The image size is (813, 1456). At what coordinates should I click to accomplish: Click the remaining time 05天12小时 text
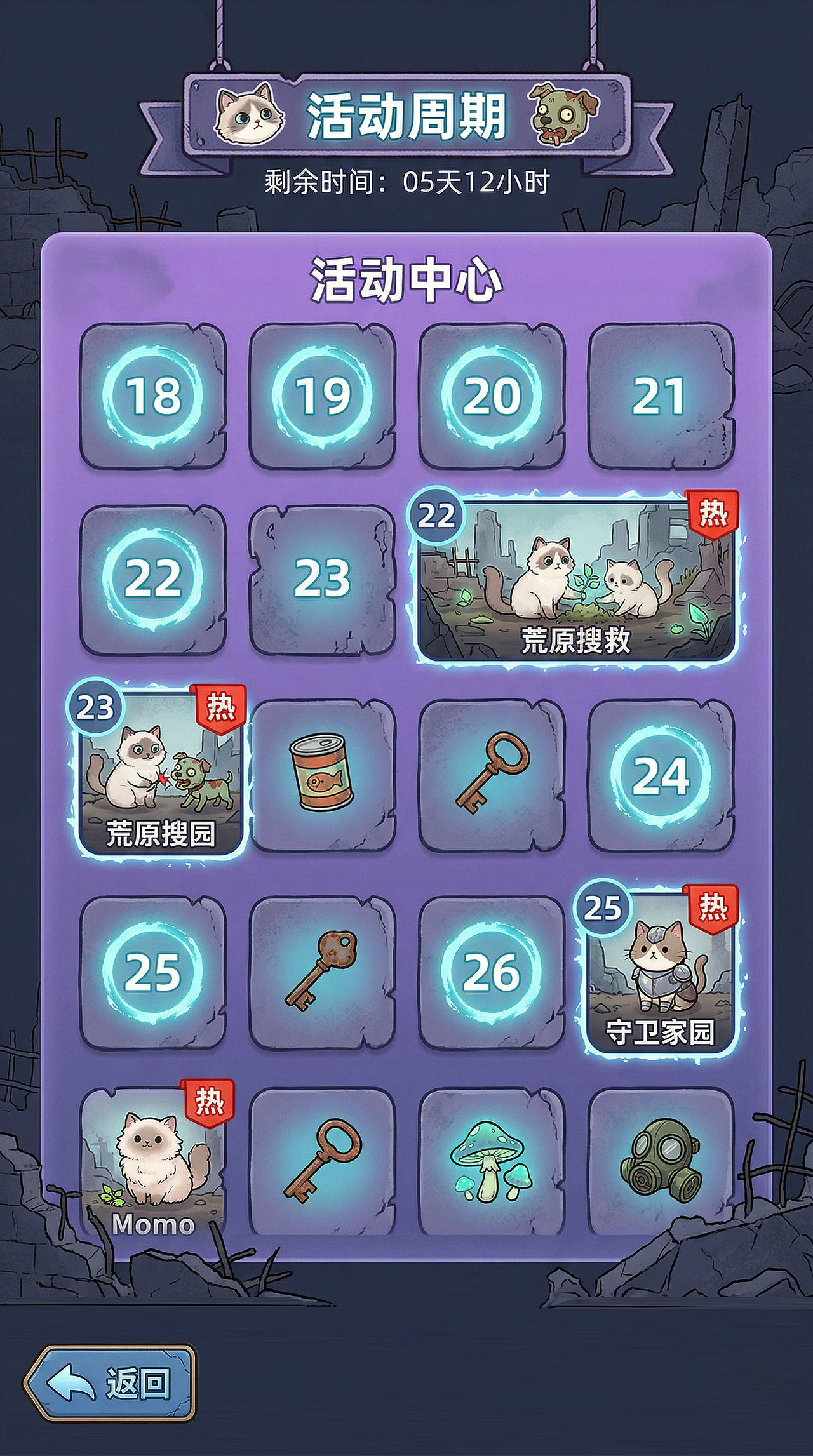click(406, 180)
